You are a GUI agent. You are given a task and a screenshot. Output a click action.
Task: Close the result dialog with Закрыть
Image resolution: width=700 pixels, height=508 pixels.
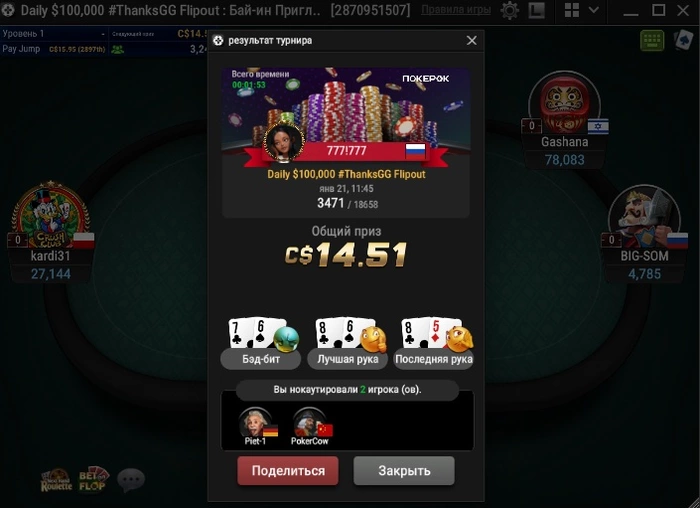(404, 471)
